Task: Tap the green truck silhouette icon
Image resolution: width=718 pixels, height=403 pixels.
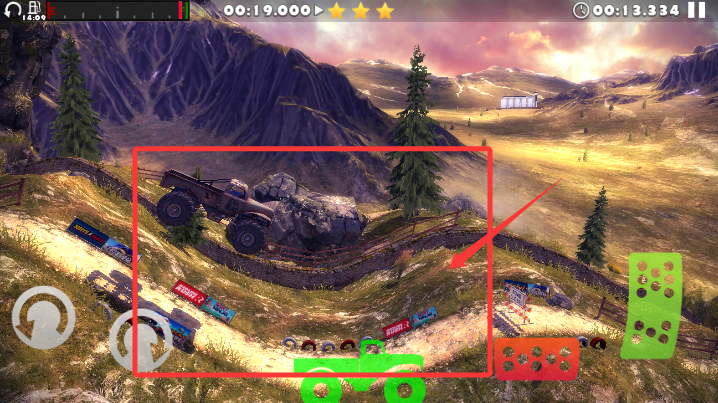Action: tap(361, 373)
